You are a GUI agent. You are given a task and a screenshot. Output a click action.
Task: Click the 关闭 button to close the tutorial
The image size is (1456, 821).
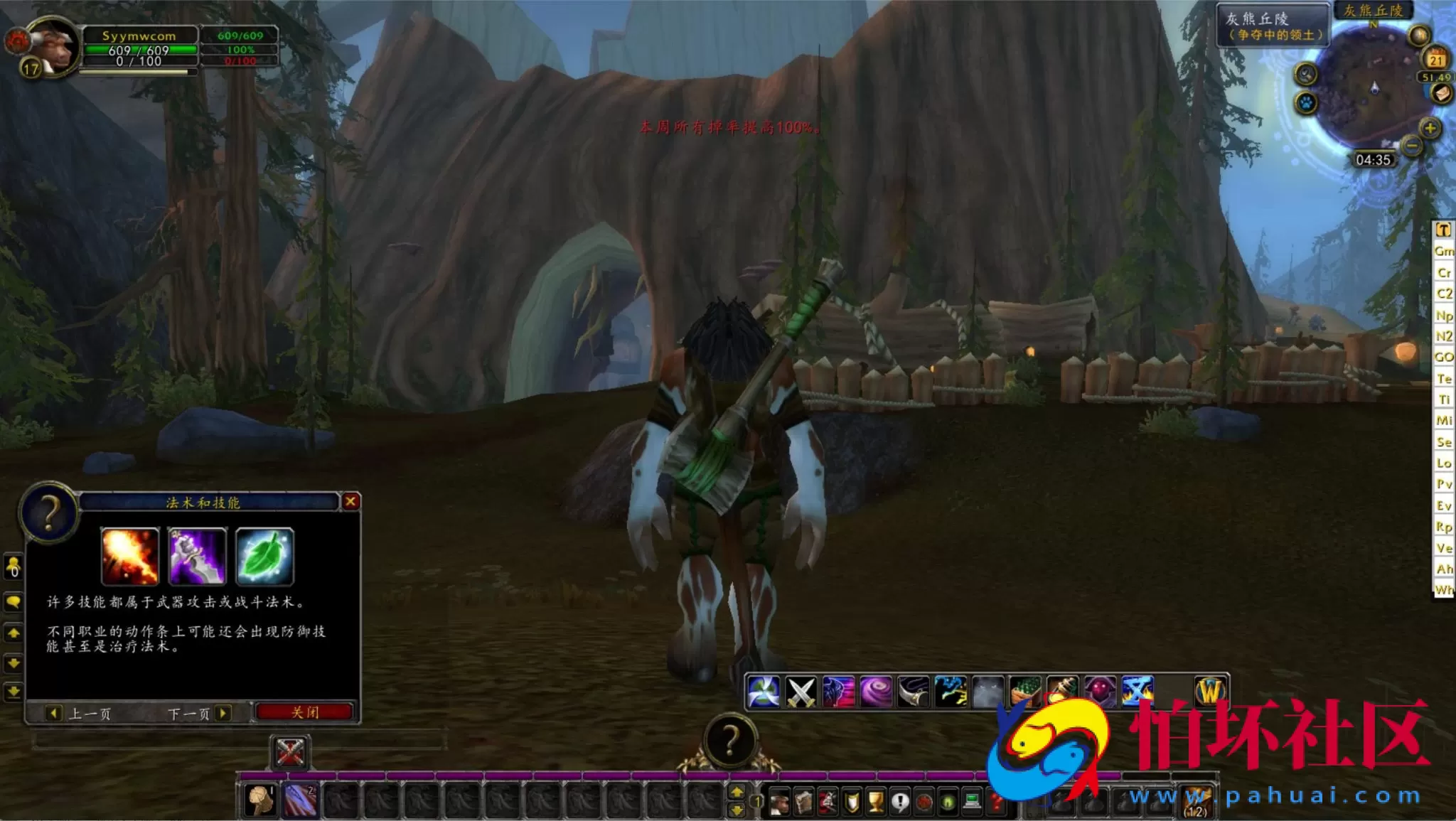[304, 712]
